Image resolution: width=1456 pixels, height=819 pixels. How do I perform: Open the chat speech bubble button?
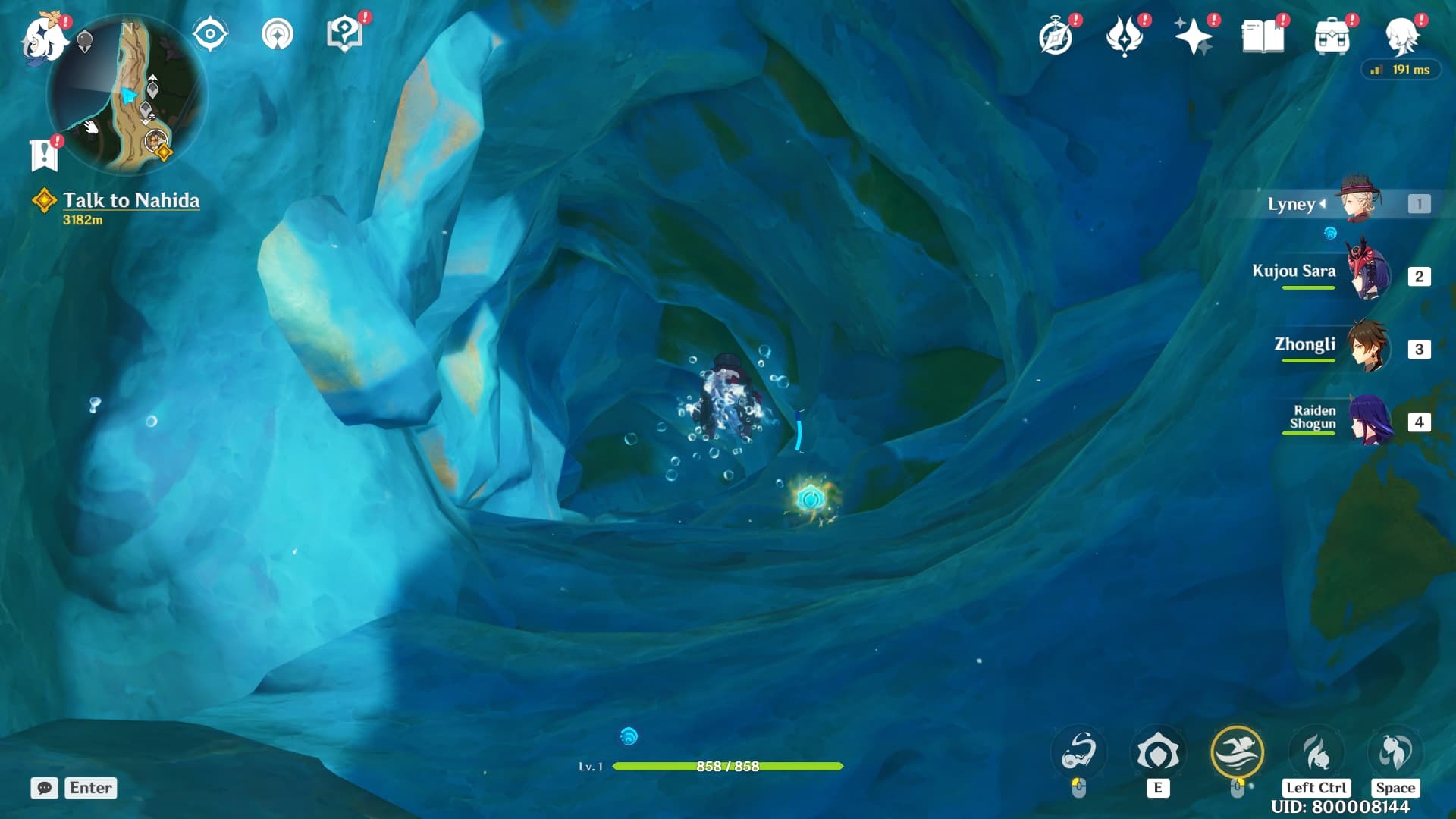45,788
